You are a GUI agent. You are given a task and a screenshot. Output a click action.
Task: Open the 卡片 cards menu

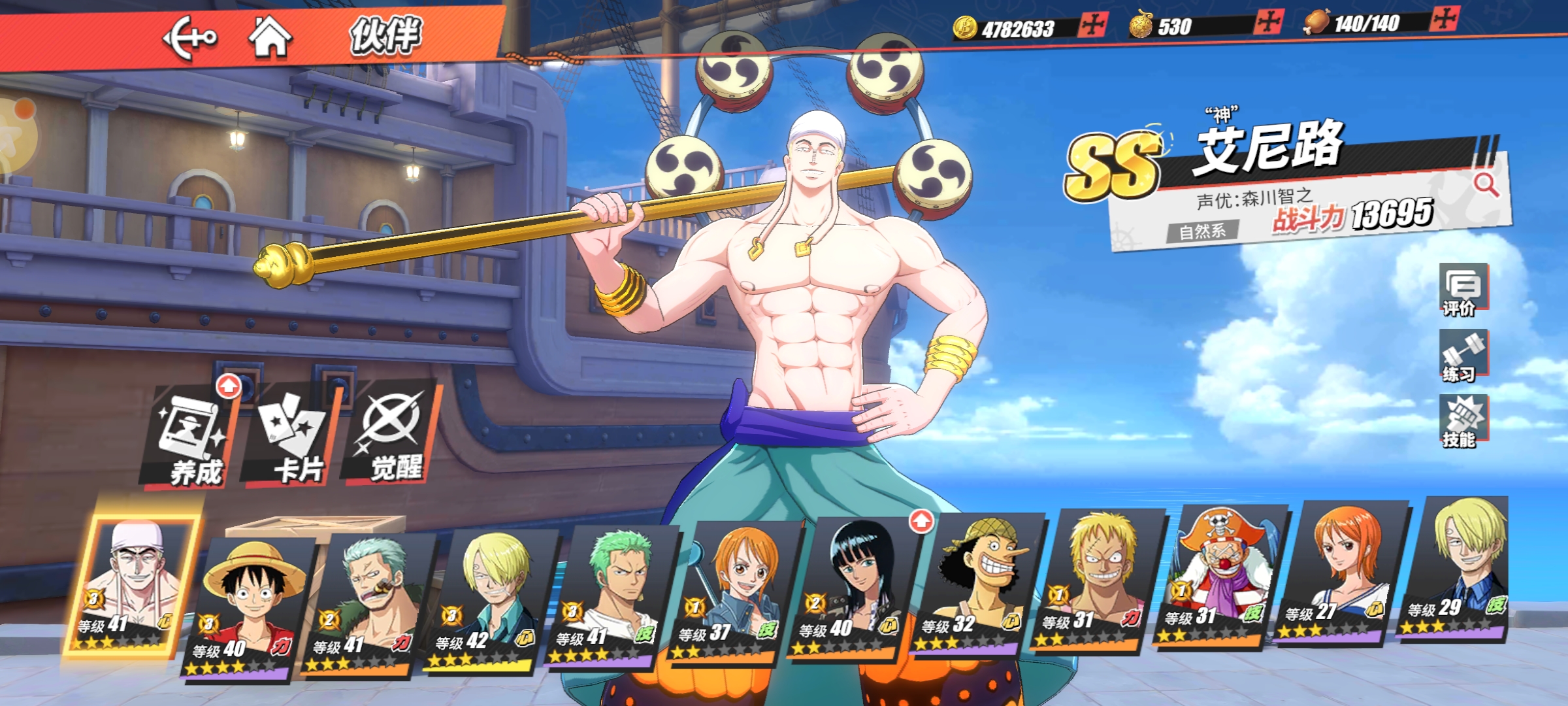pos(292,438)
